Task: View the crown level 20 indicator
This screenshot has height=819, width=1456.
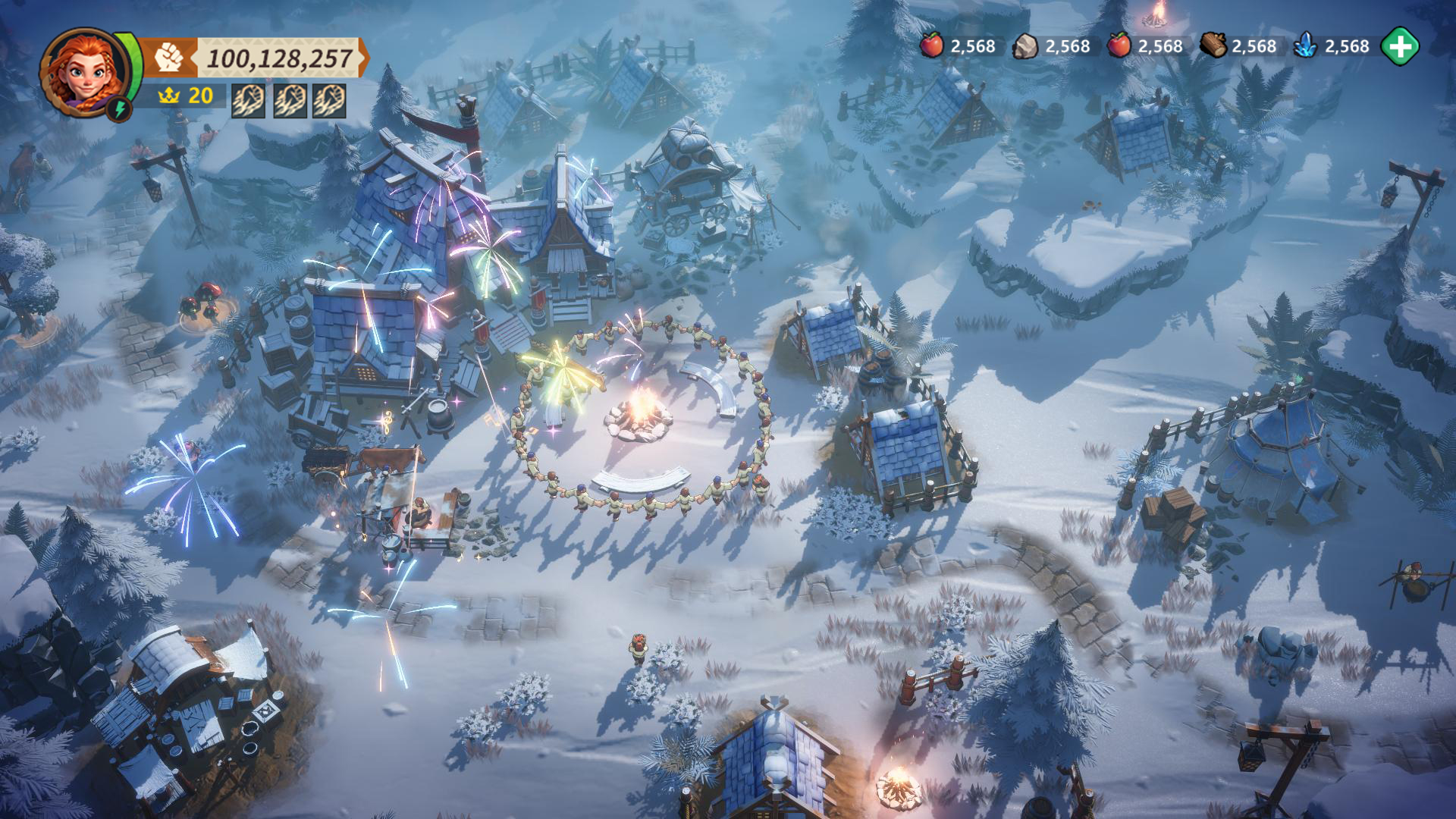Action: (x=186, y=96)
